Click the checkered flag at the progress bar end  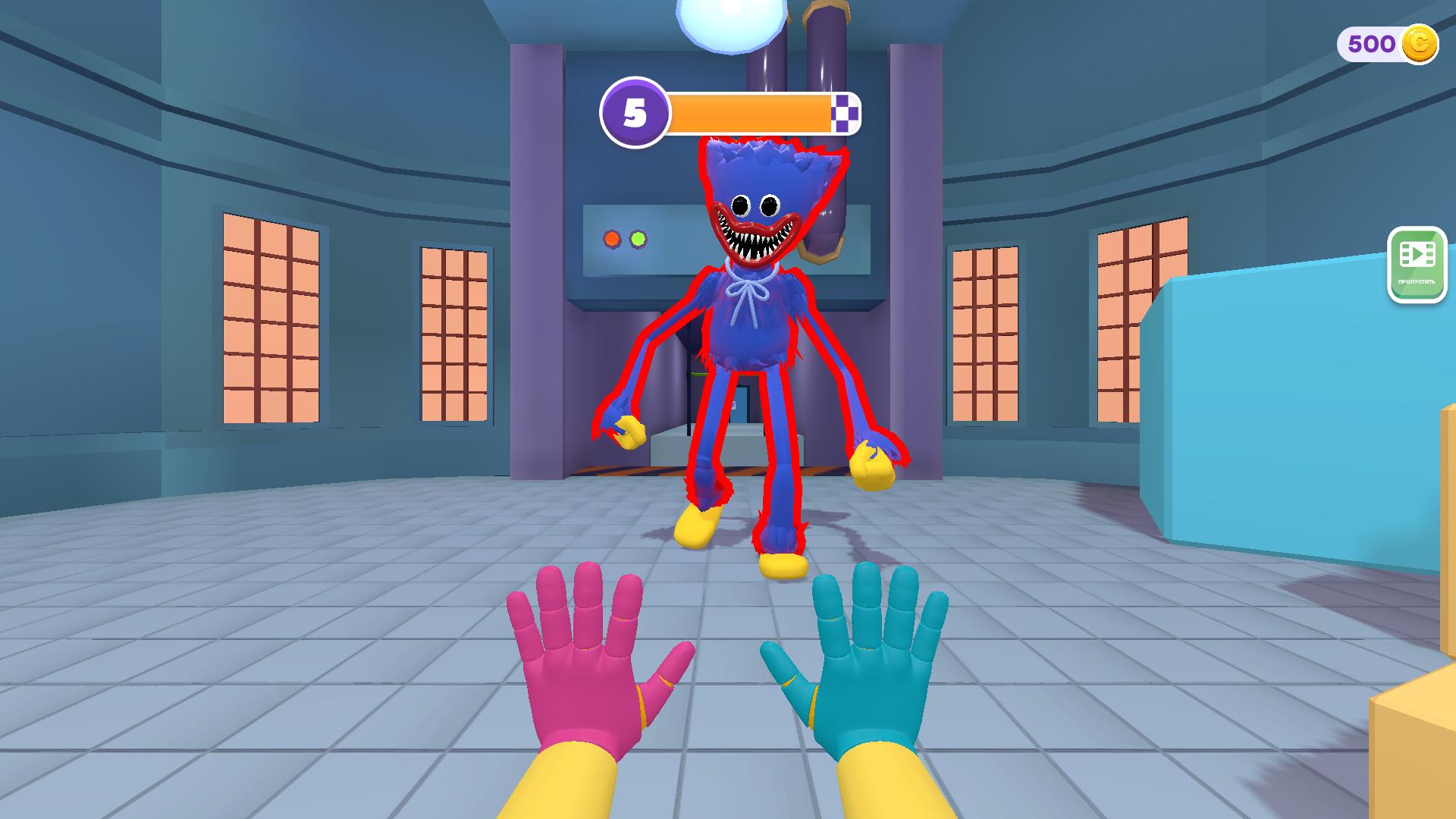pos(846,112)
